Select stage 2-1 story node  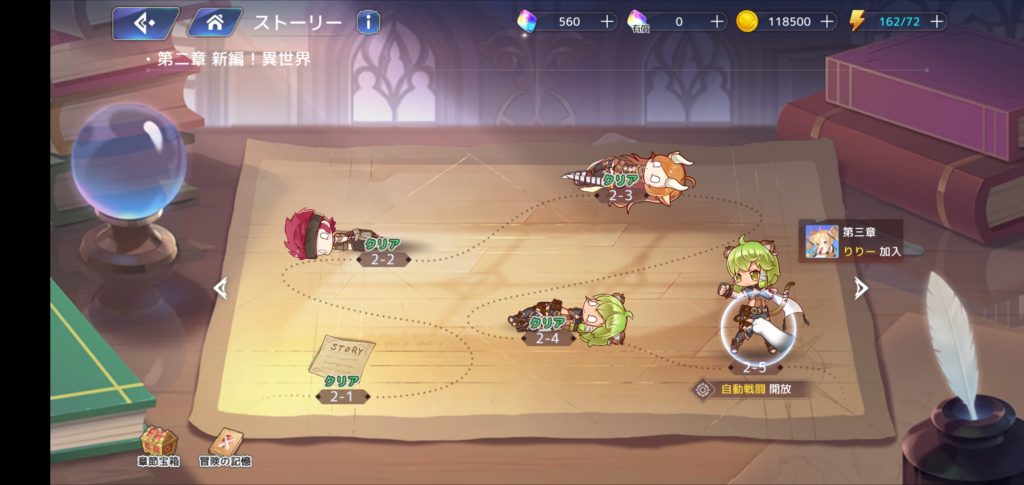pyautogui.click(x=343, y=370)
